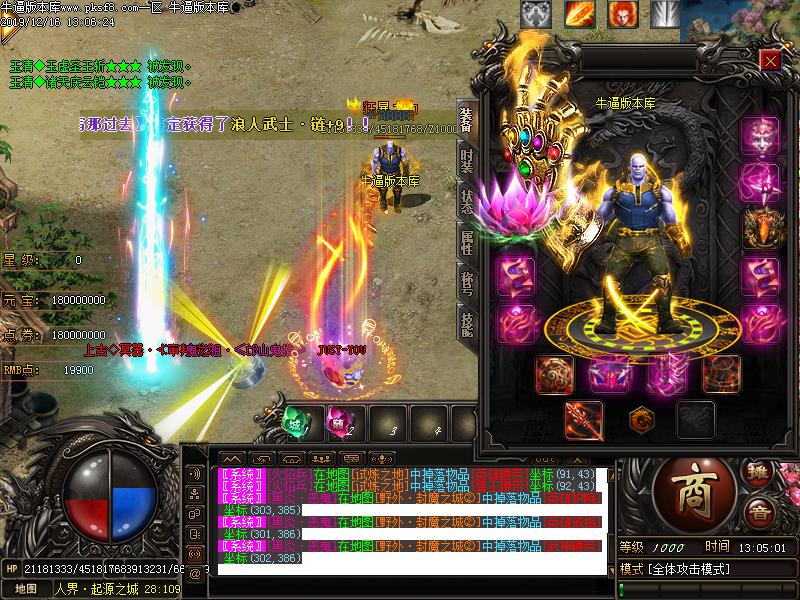Click the @ chat channel button
This screenshot has height=600, width=800.
pos(194,573)
